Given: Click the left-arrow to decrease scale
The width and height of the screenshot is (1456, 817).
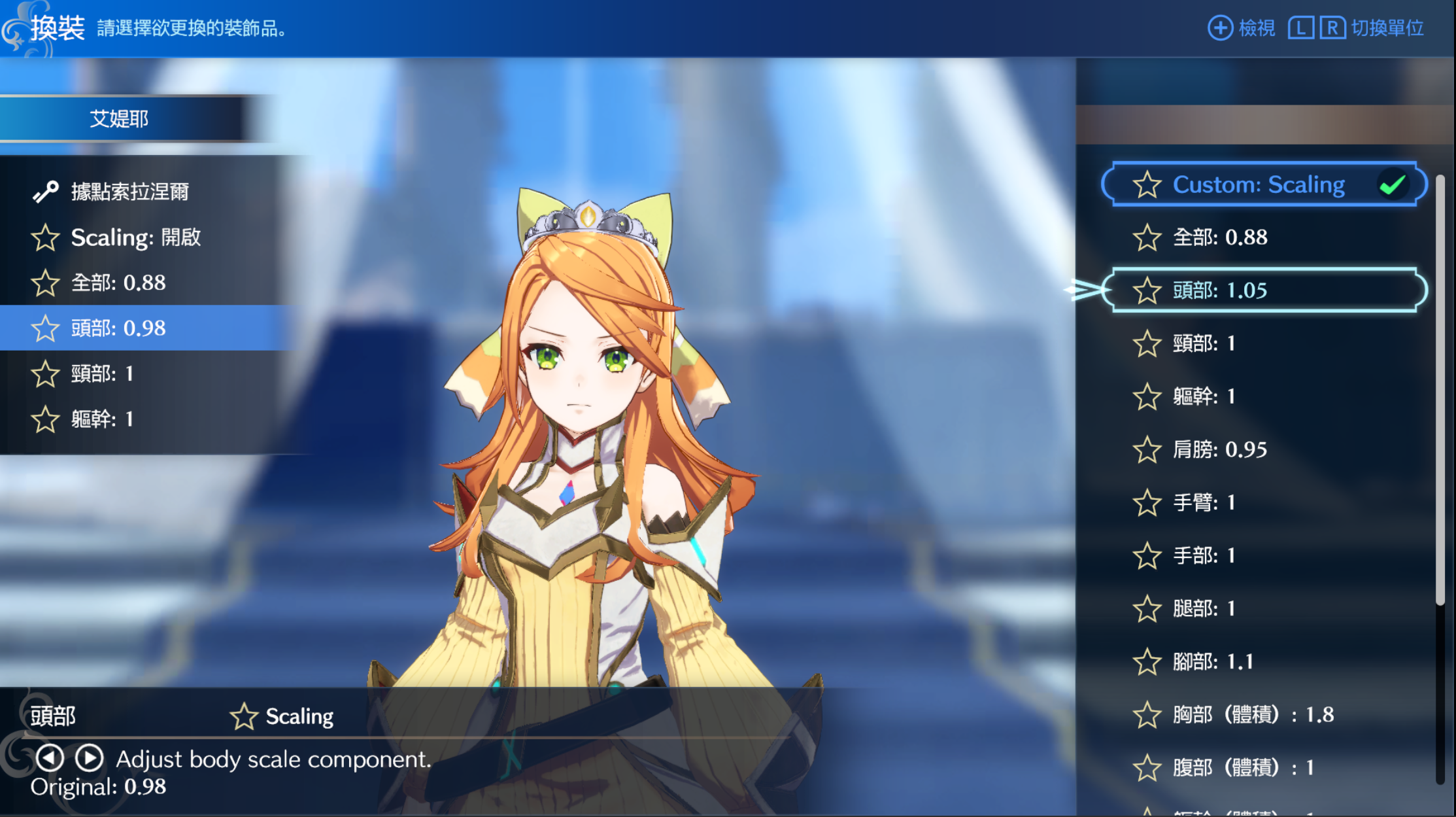Looking at the screenshot, I should 50,758.
